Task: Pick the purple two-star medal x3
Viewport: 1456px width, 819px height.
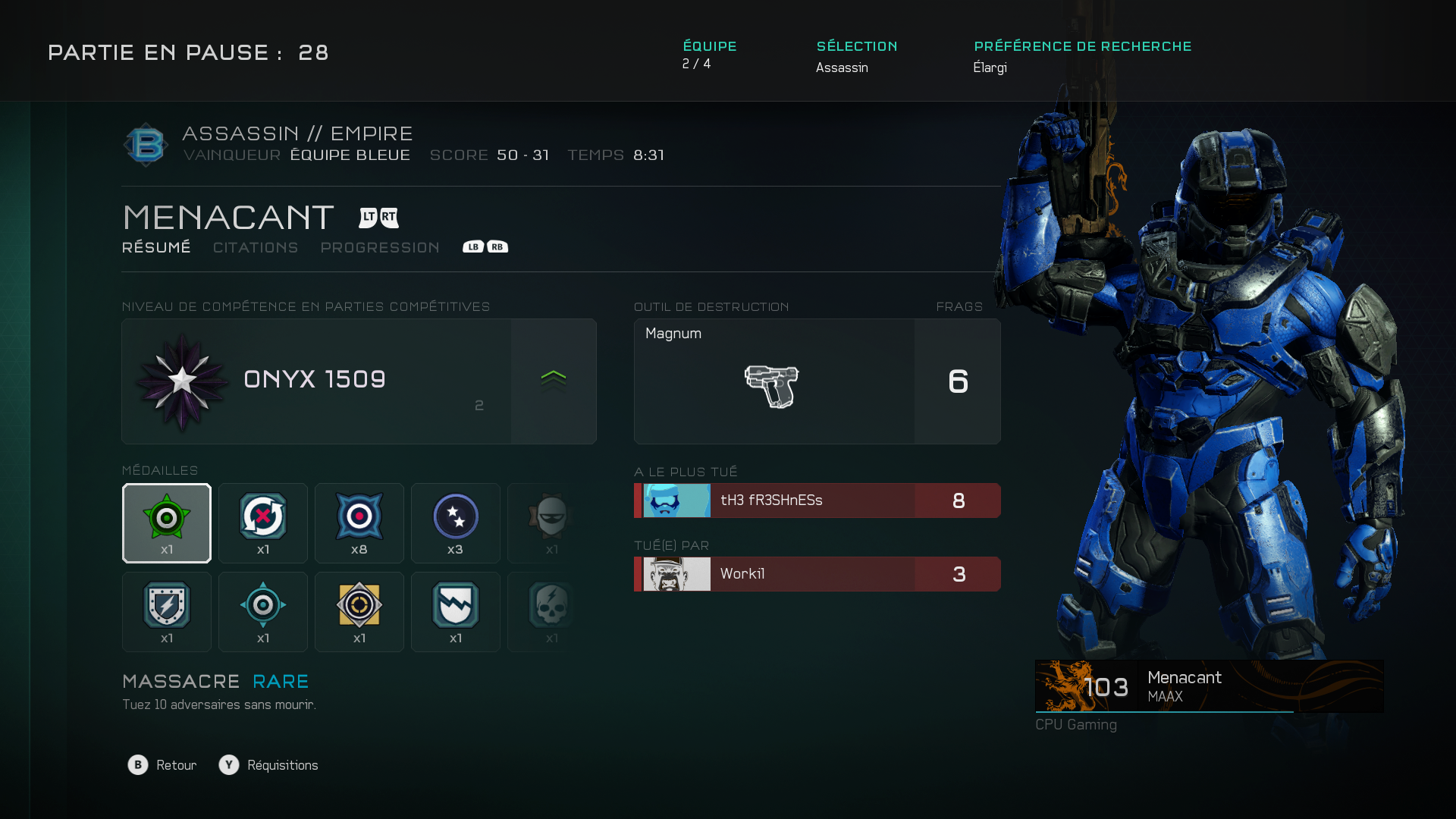Action: click(x=456, y=523)
